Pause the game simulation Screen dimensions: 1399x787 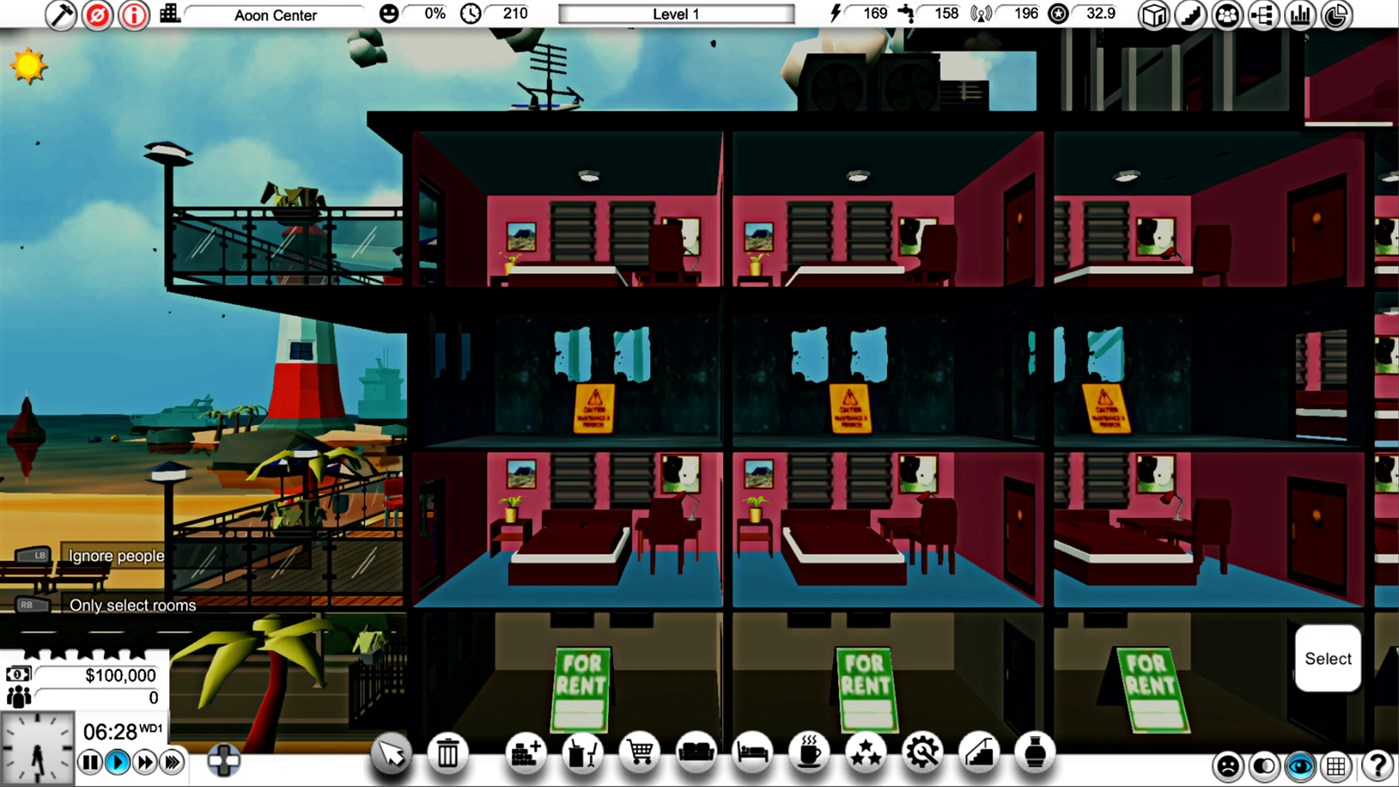89,762
